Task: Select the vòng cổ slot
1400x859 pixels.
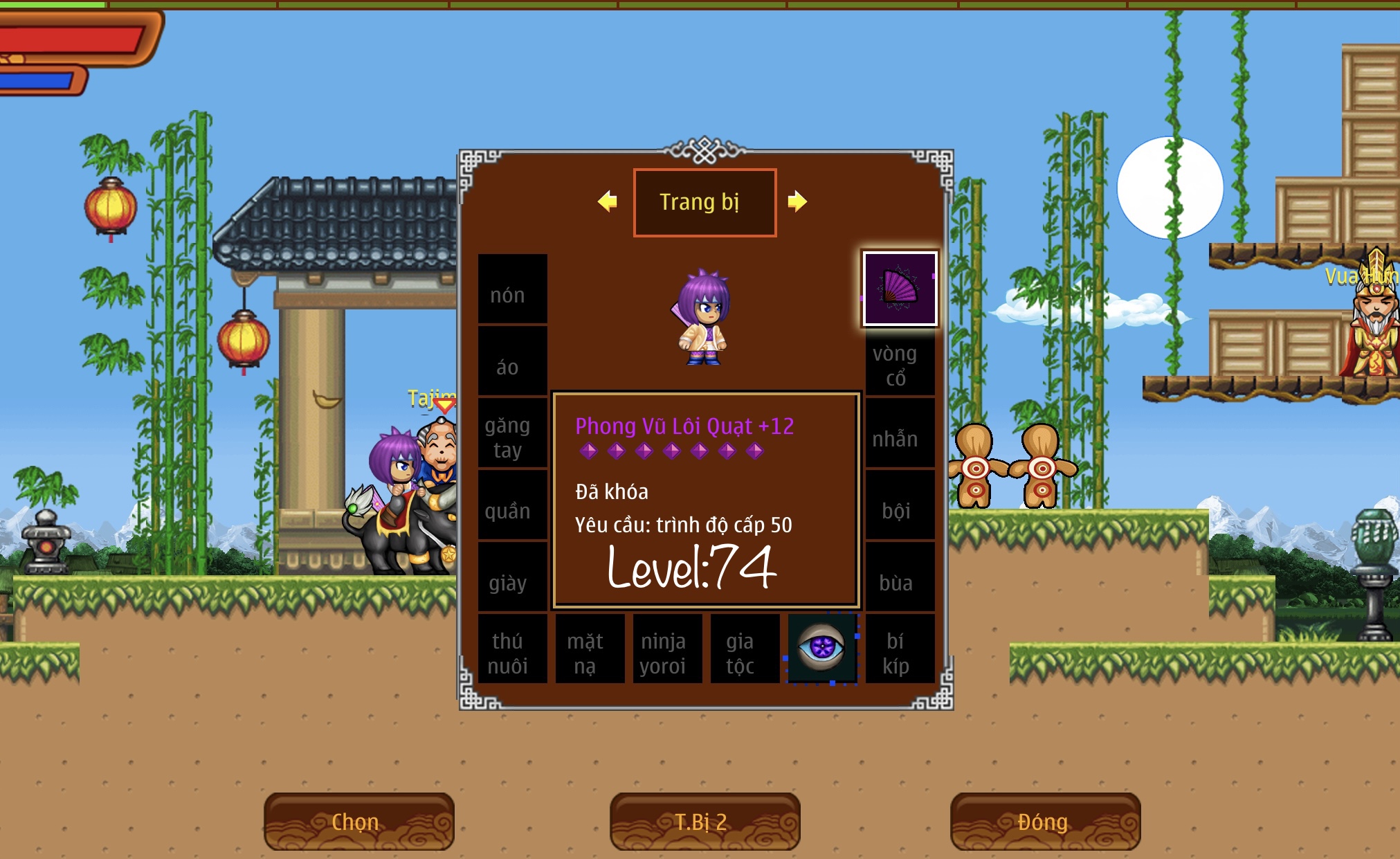Action: (900, 362)
